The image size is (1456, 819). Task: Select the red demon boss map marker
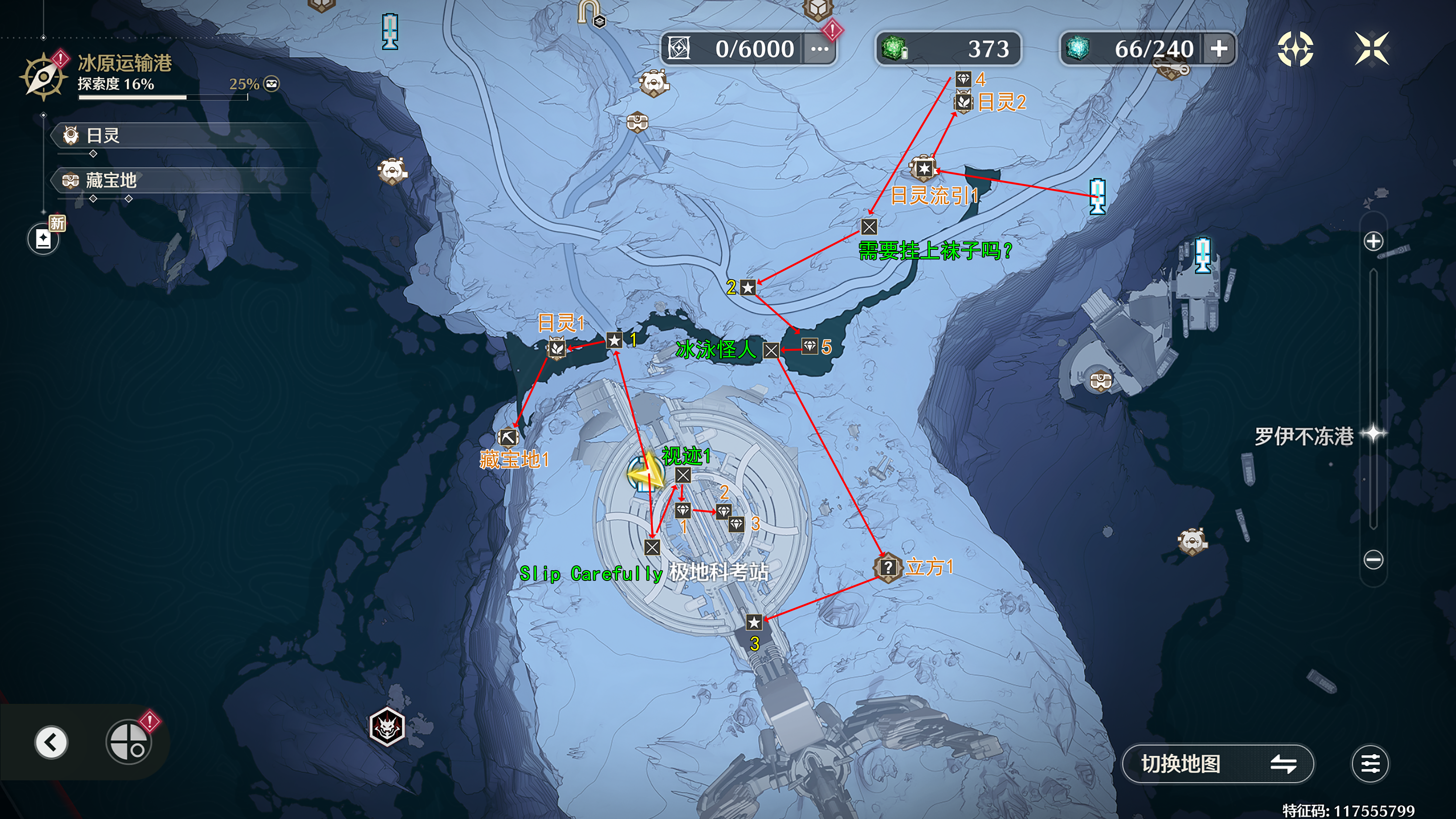(387, 726)
